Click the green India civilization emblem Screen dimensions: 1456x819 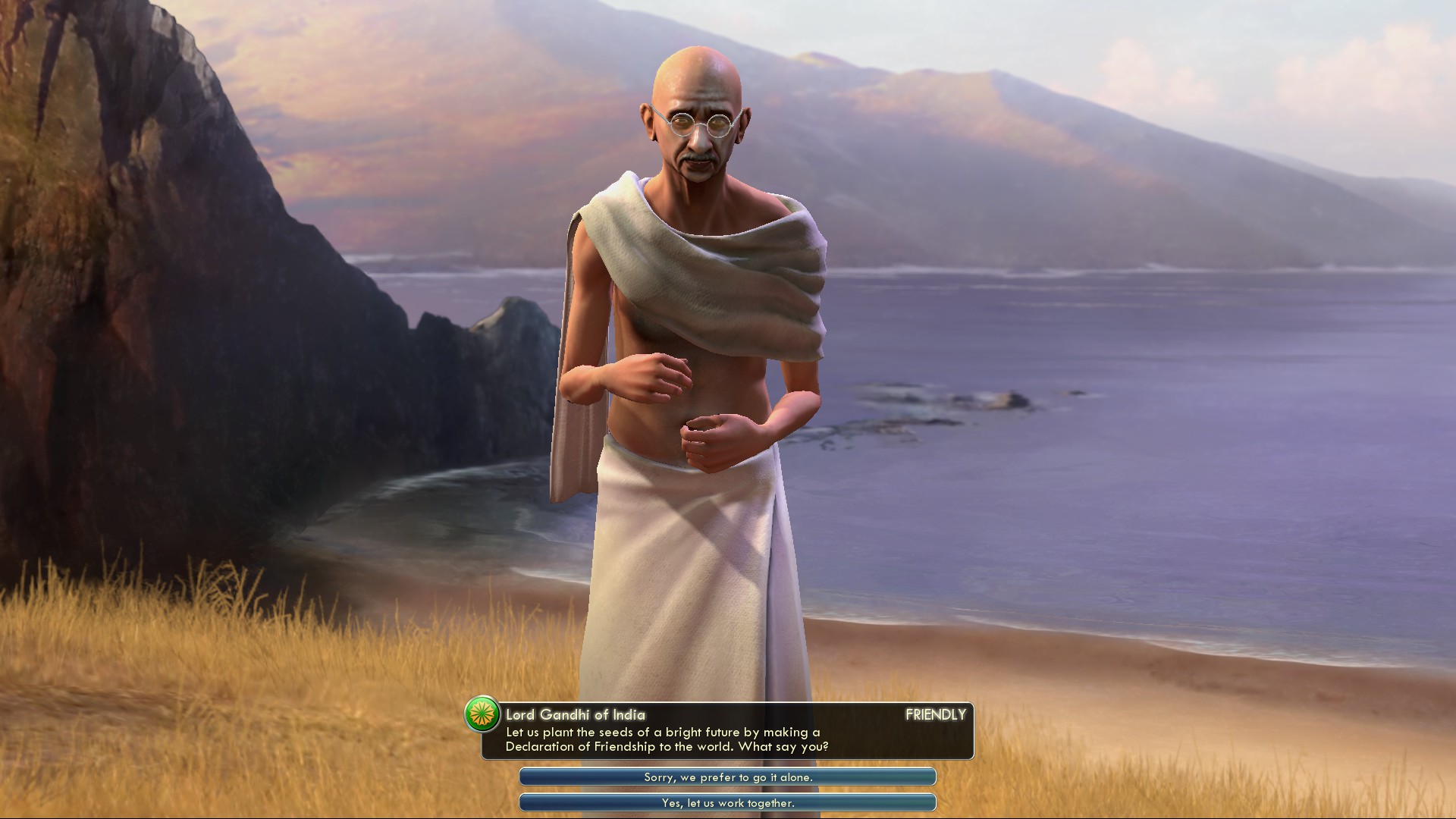click(x=482, y=714)
